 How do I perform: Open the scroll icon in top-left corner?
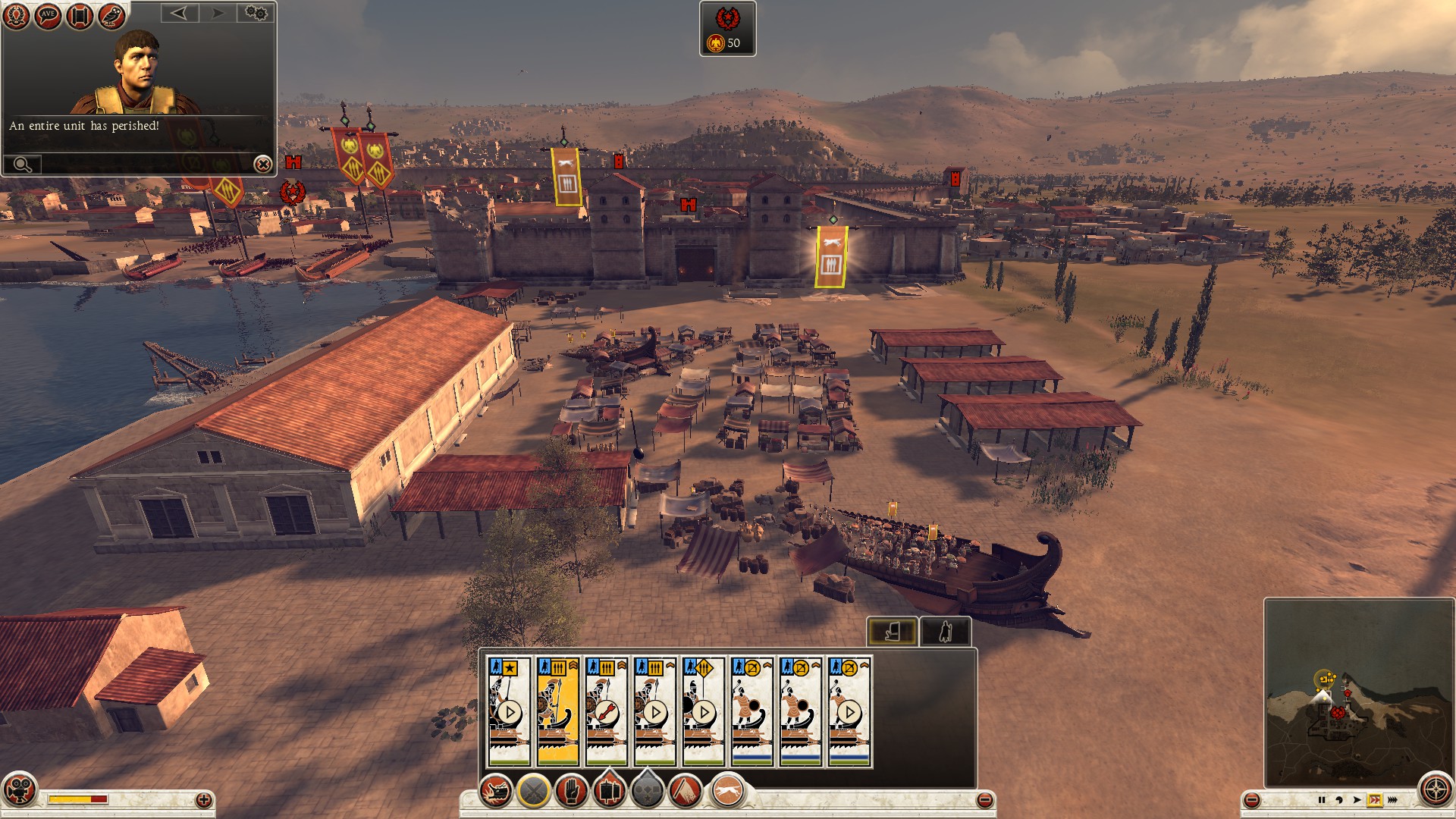(x=79, y=16)
